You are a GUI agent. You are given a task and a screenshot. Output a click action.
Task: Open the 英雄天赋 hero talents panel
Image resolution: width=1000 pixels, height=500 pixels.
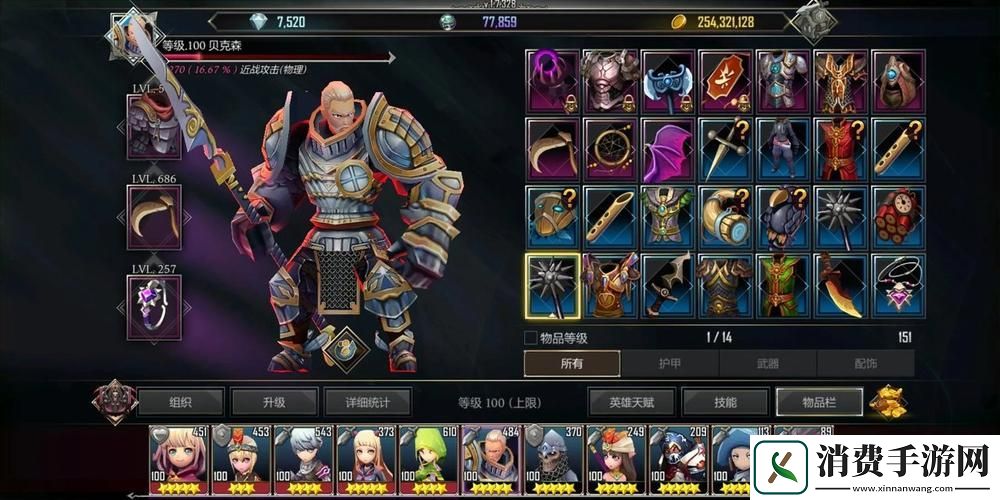(631, 402)
